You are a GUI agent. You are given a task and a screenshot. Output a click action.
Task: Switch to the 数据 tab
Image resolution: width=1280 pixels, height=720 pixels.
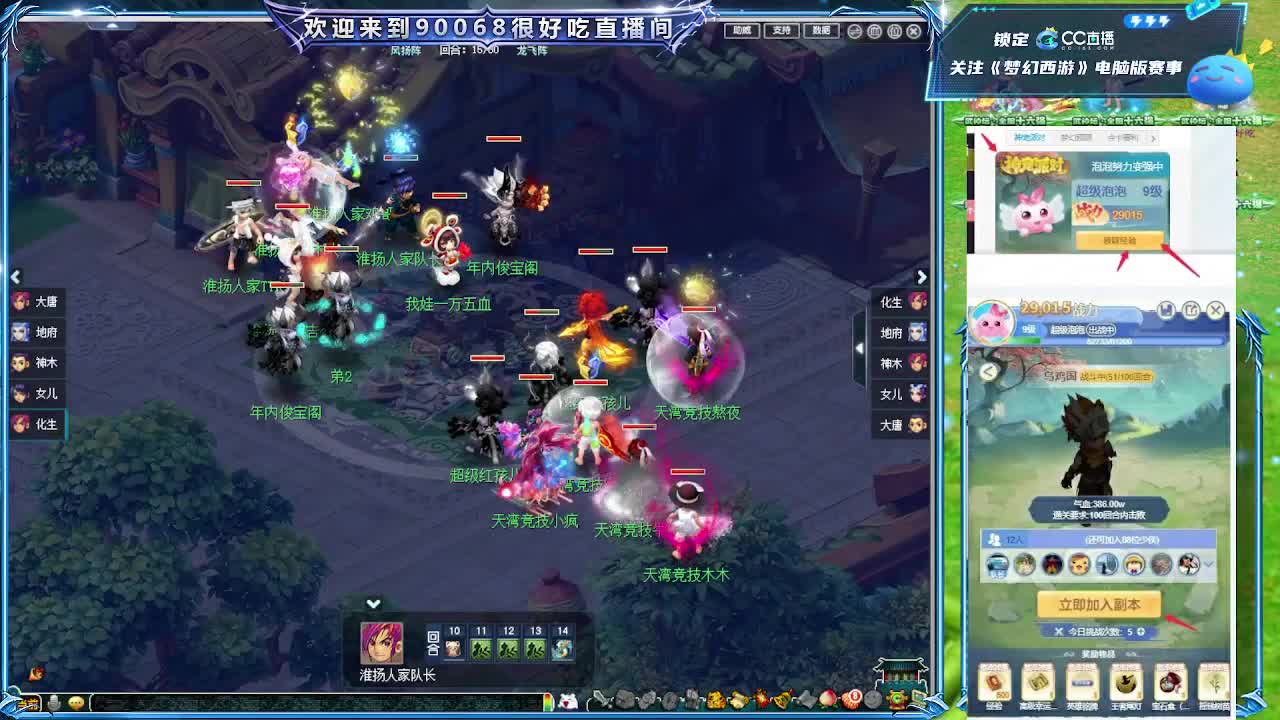(x=820, y=30)
